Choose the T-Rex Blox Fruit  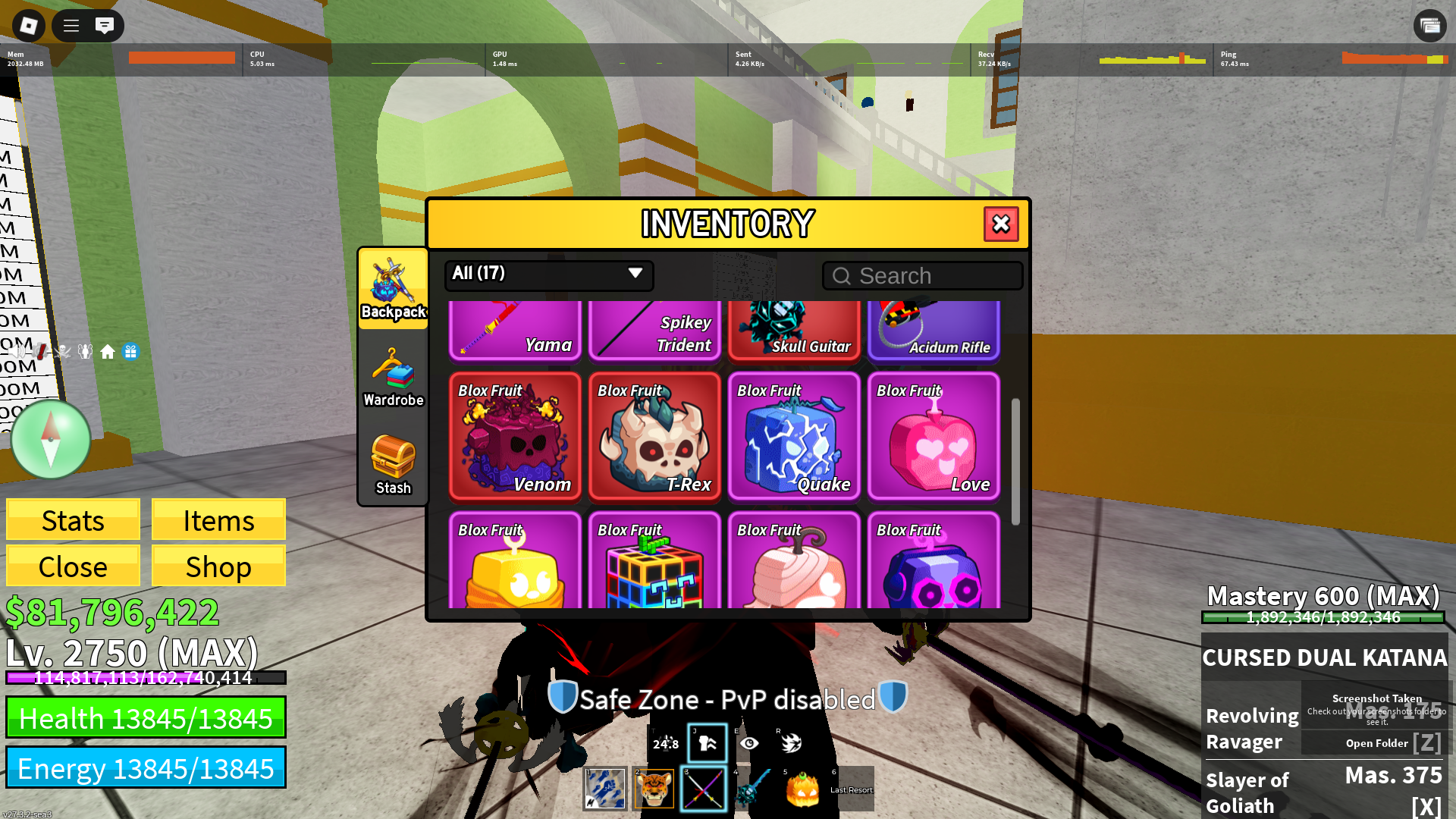coord(654,437)
